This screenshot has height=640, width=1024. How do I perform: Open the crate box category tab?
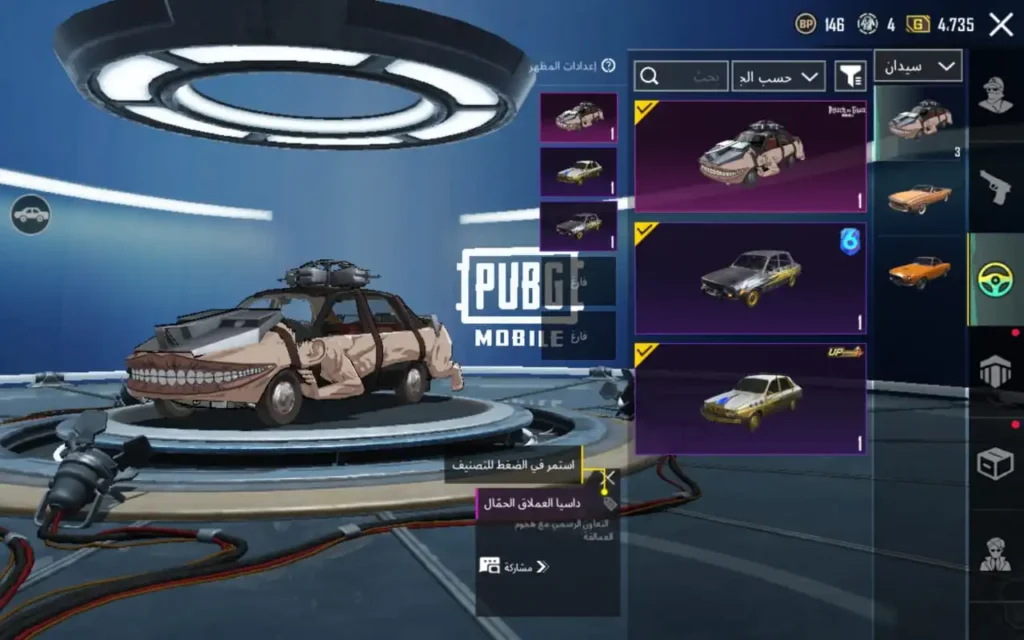pyautogui.click(x=995, y=462)
